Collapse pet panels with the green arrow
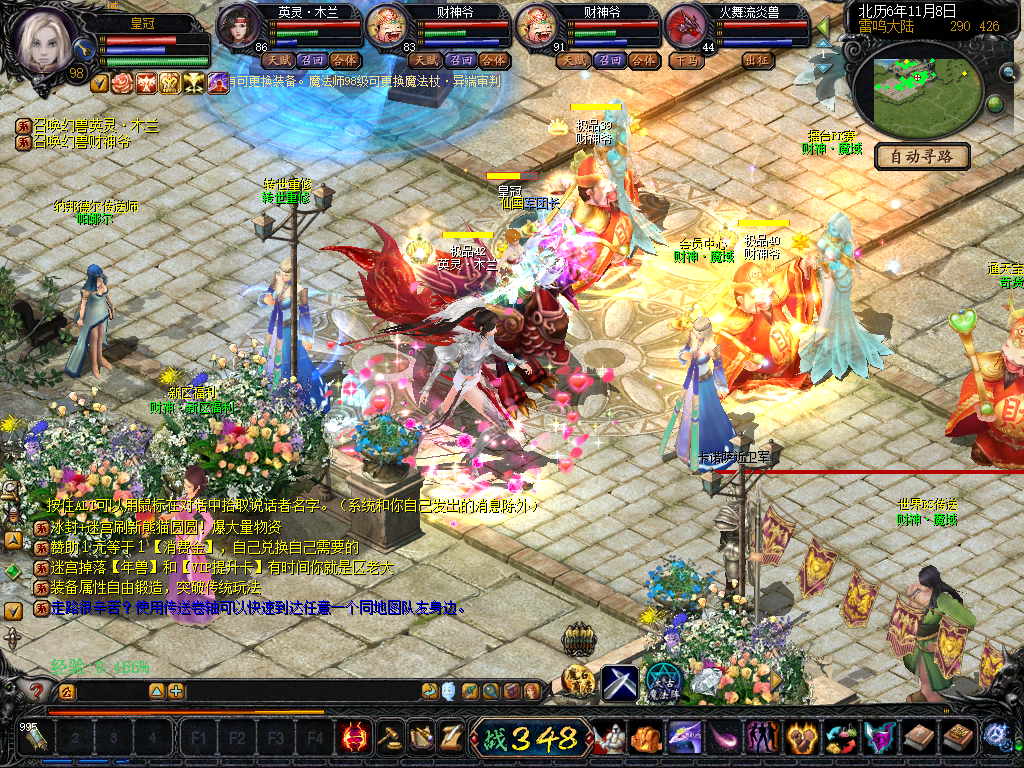This screenshot has height=768, width=1024. point(823,28)
